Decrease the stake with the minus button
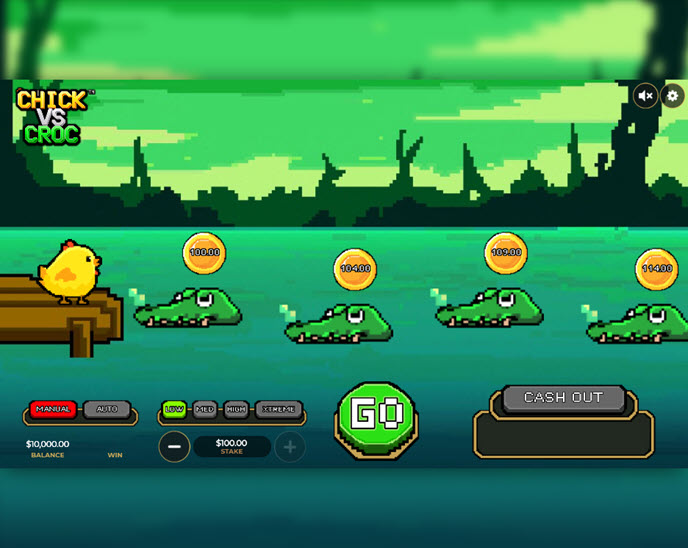This screenshot has height=548, width=688. click(174, 447)
